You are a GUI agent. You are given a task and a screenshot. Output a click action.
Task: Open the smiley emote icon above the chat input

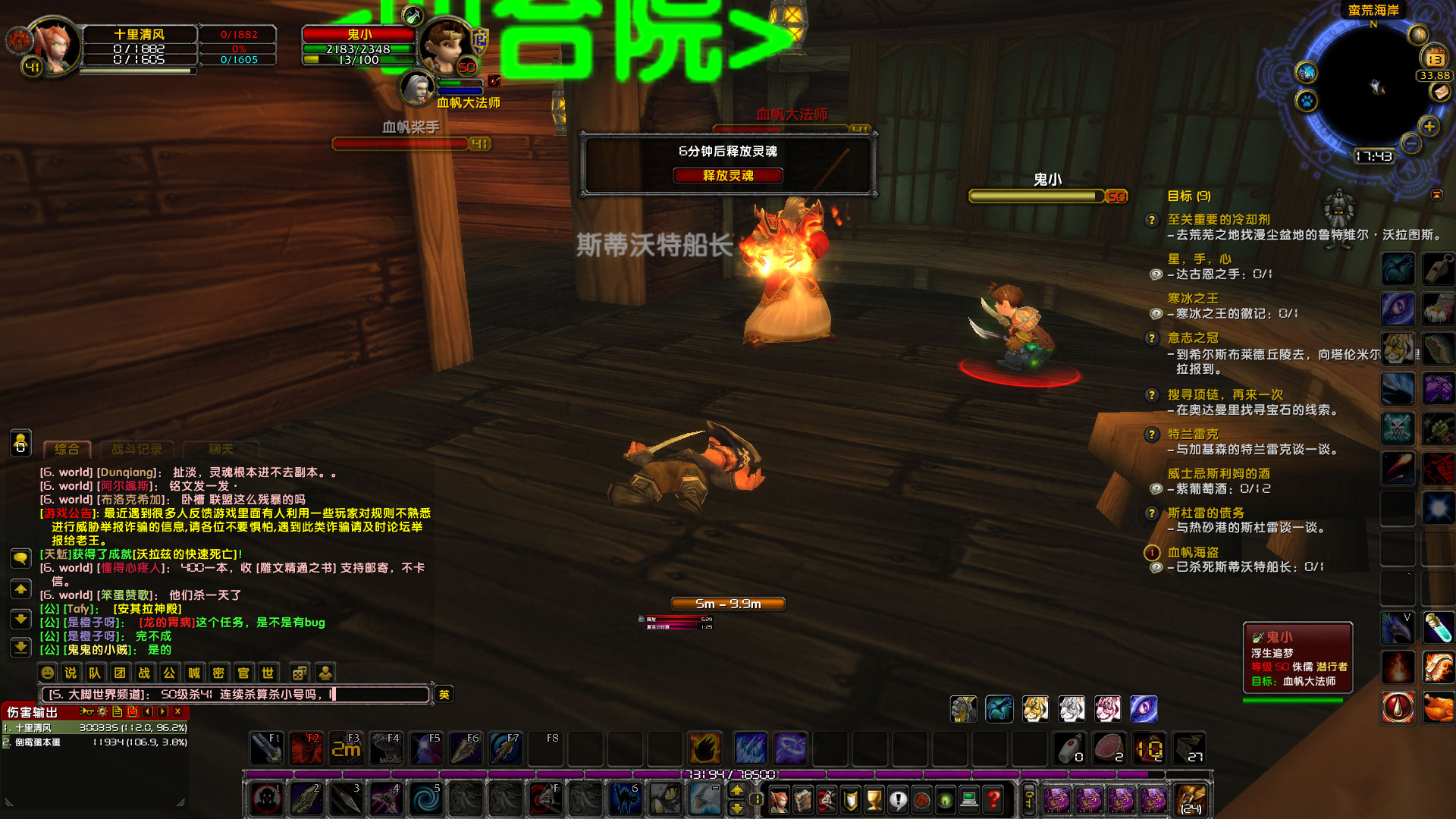point(46,672)
